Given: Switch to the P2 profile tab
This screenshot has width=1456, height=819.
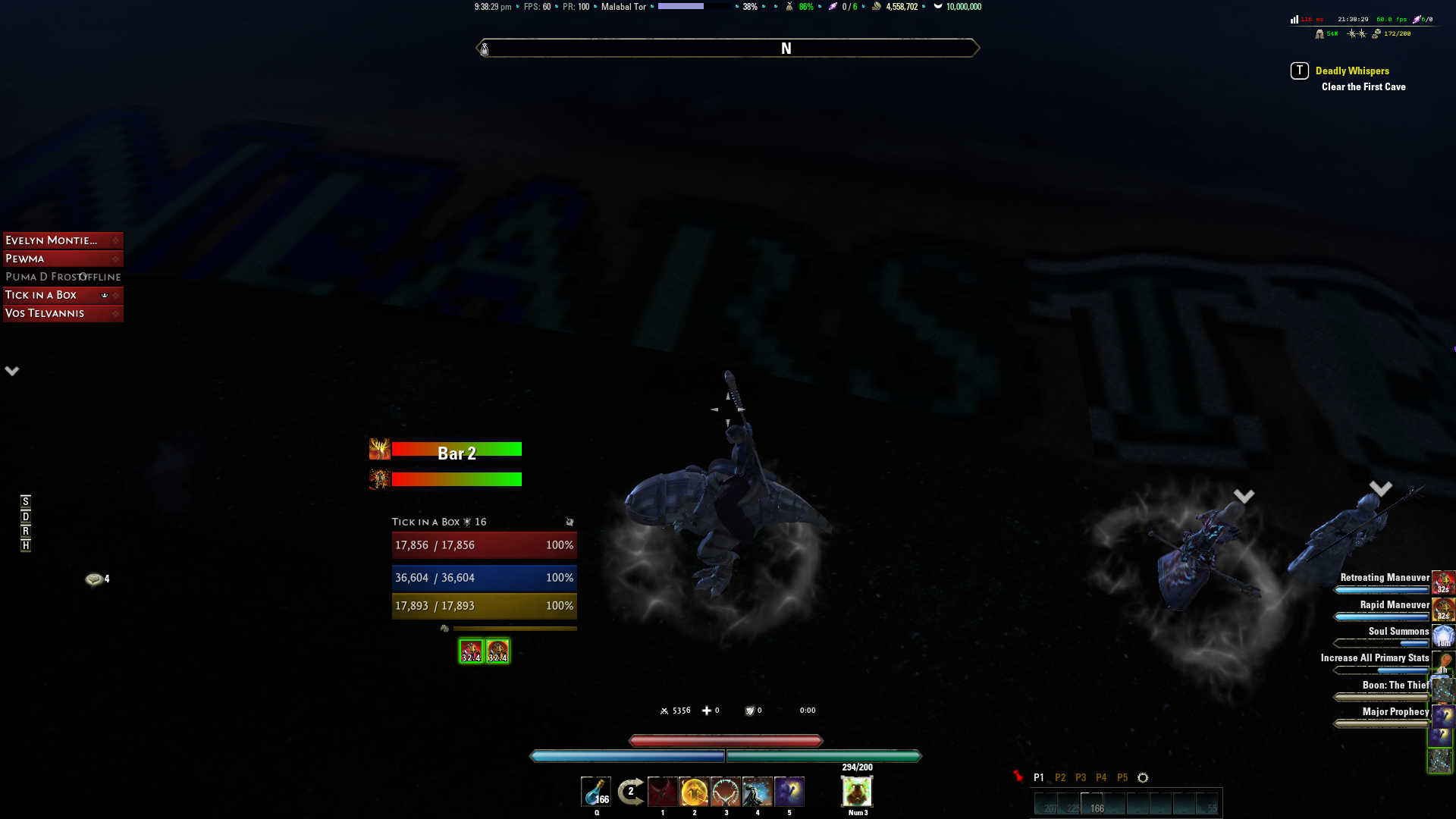Looking at the screenshot, I should pos(1060,777).
